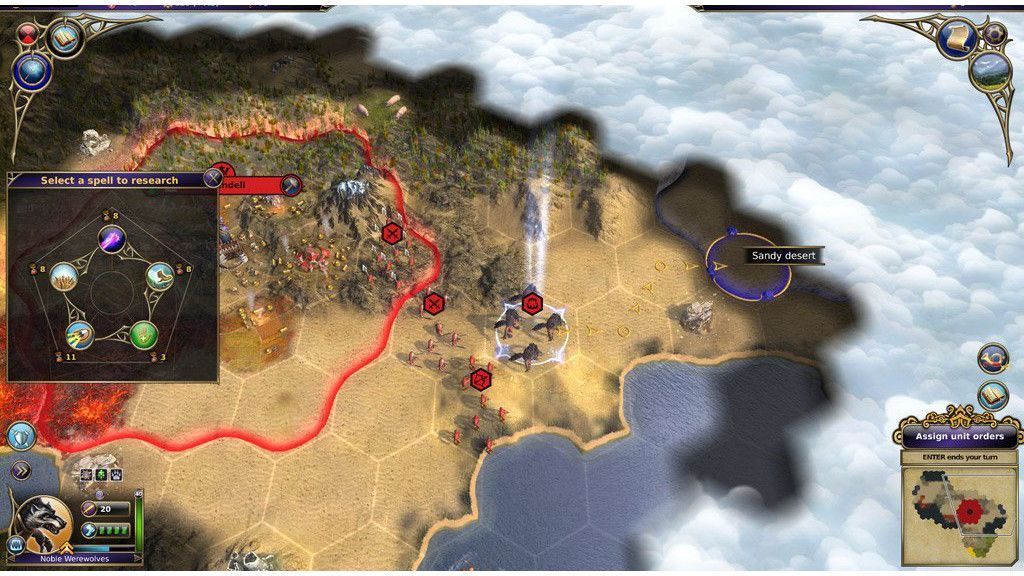Select the rainbow comet spell
The height and width of the screenshot is (576, 1024).
pyautogui.click(x=80, y=334)
